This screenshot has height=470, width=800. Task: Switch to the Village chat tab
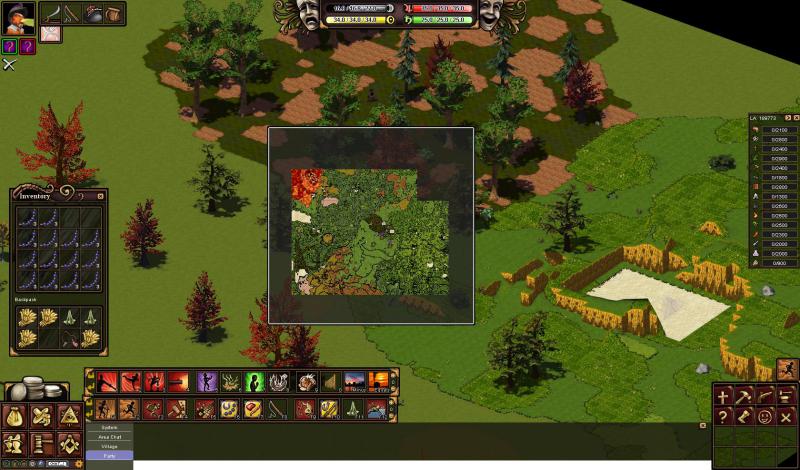click(110, 446)
